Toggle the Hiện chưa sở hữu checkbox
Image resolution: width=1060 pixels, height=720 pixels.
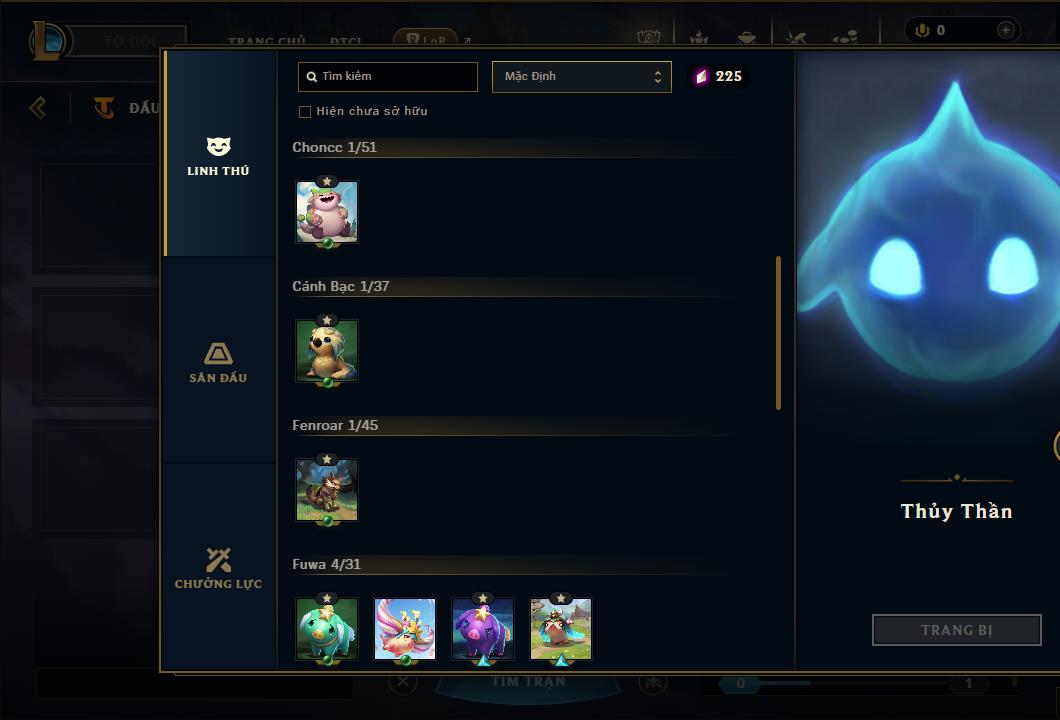click(305, 112)
